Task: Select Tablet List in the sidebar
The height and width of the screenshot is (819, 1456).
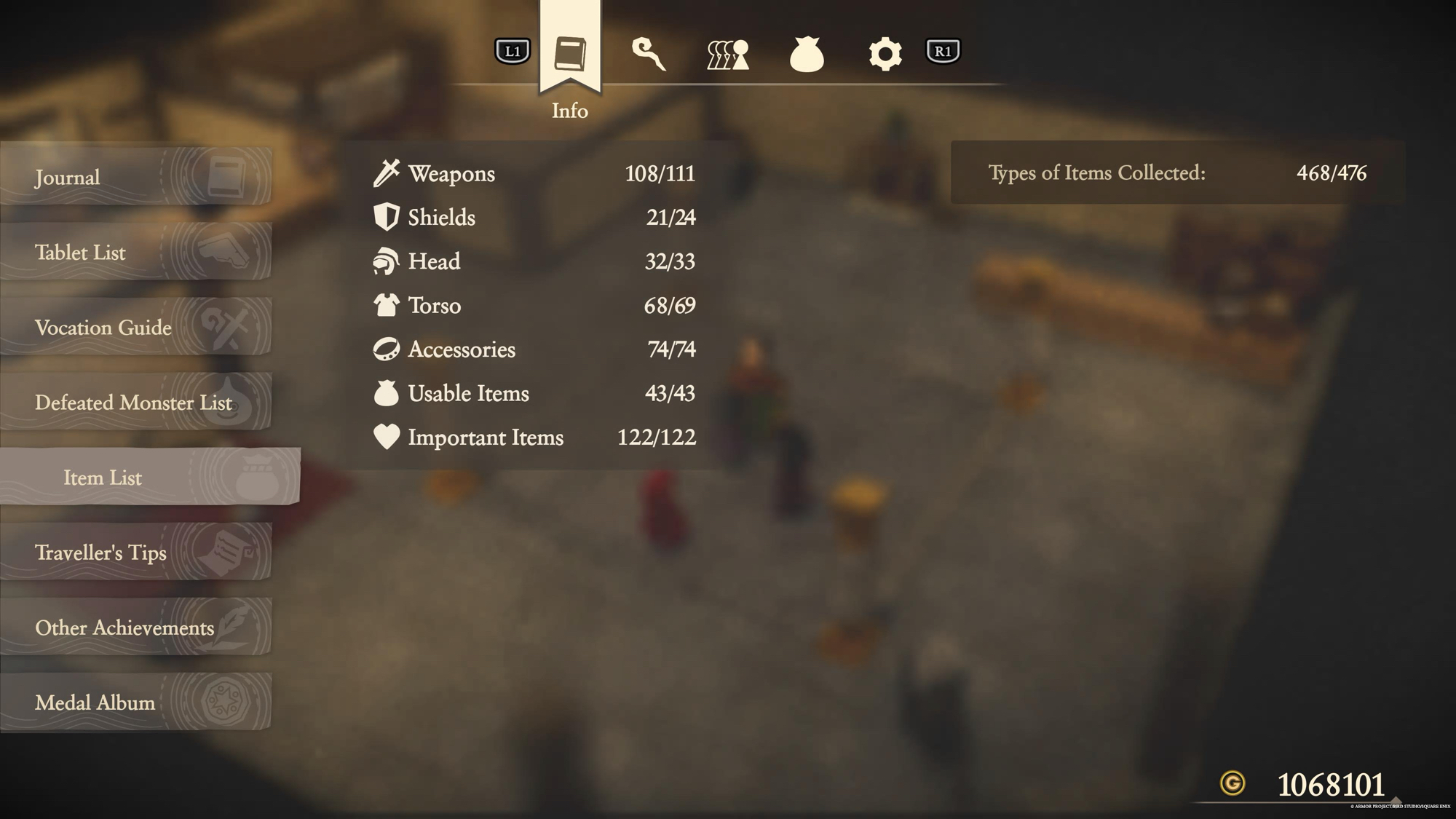Action: 135,252
